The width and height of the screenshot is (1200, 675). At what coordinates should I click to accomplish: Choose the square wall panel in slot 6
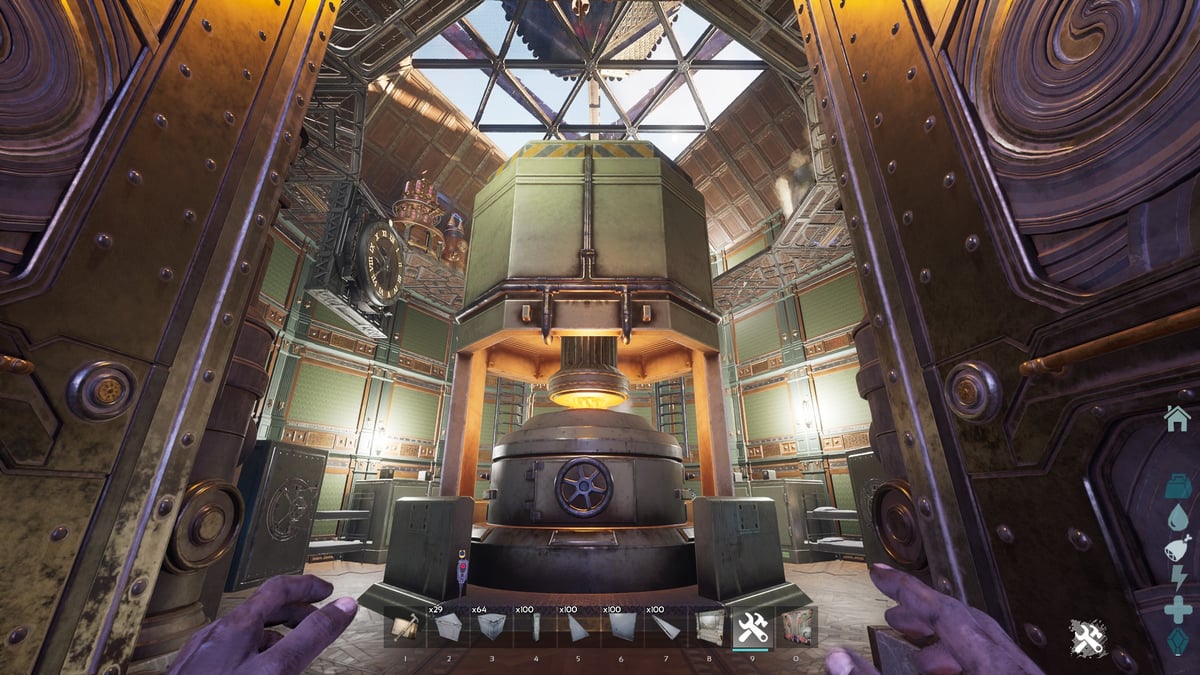[621, 627]
